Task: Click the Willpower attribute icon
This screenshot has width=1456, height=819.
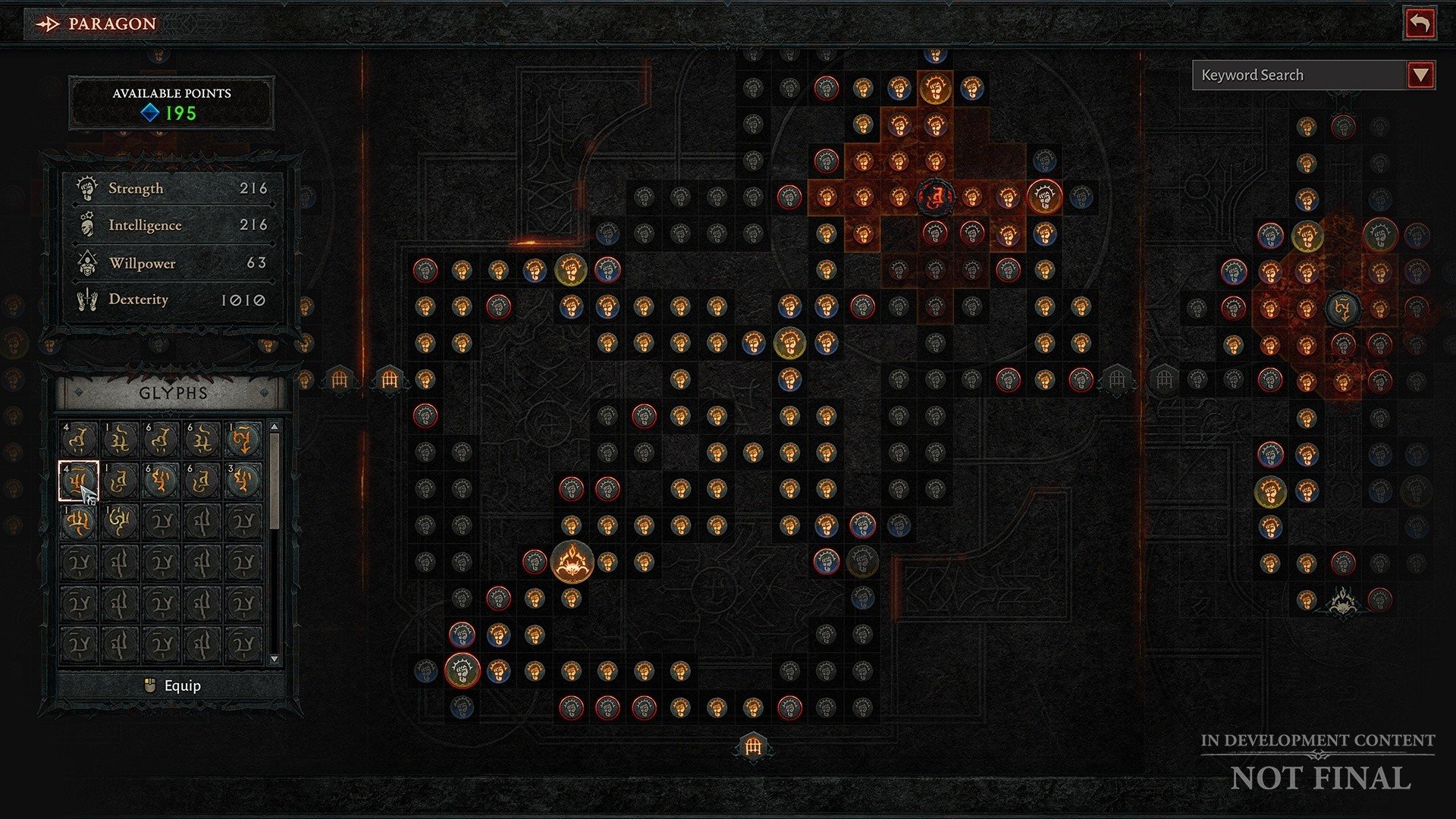Action: click(86, 262)
